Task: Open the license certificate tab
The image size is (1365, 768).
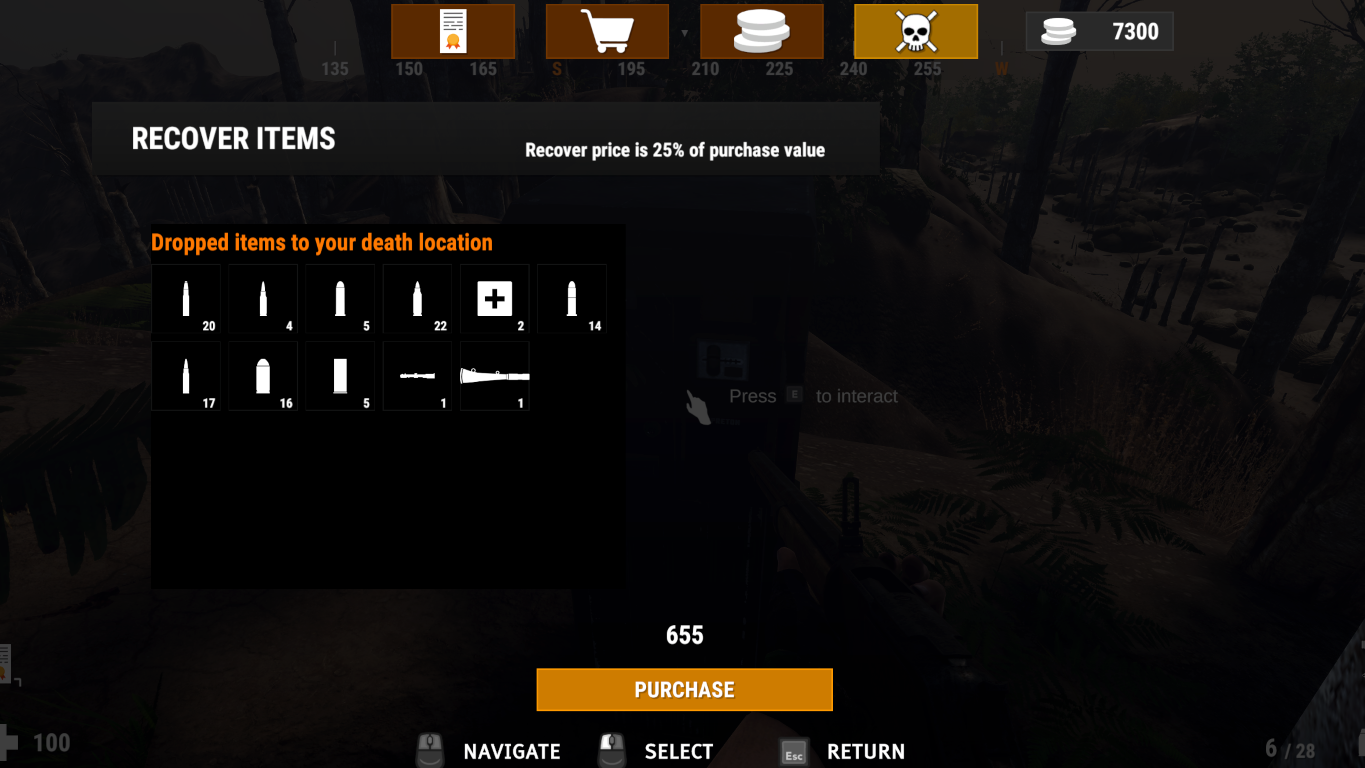Action: [453, 31]
